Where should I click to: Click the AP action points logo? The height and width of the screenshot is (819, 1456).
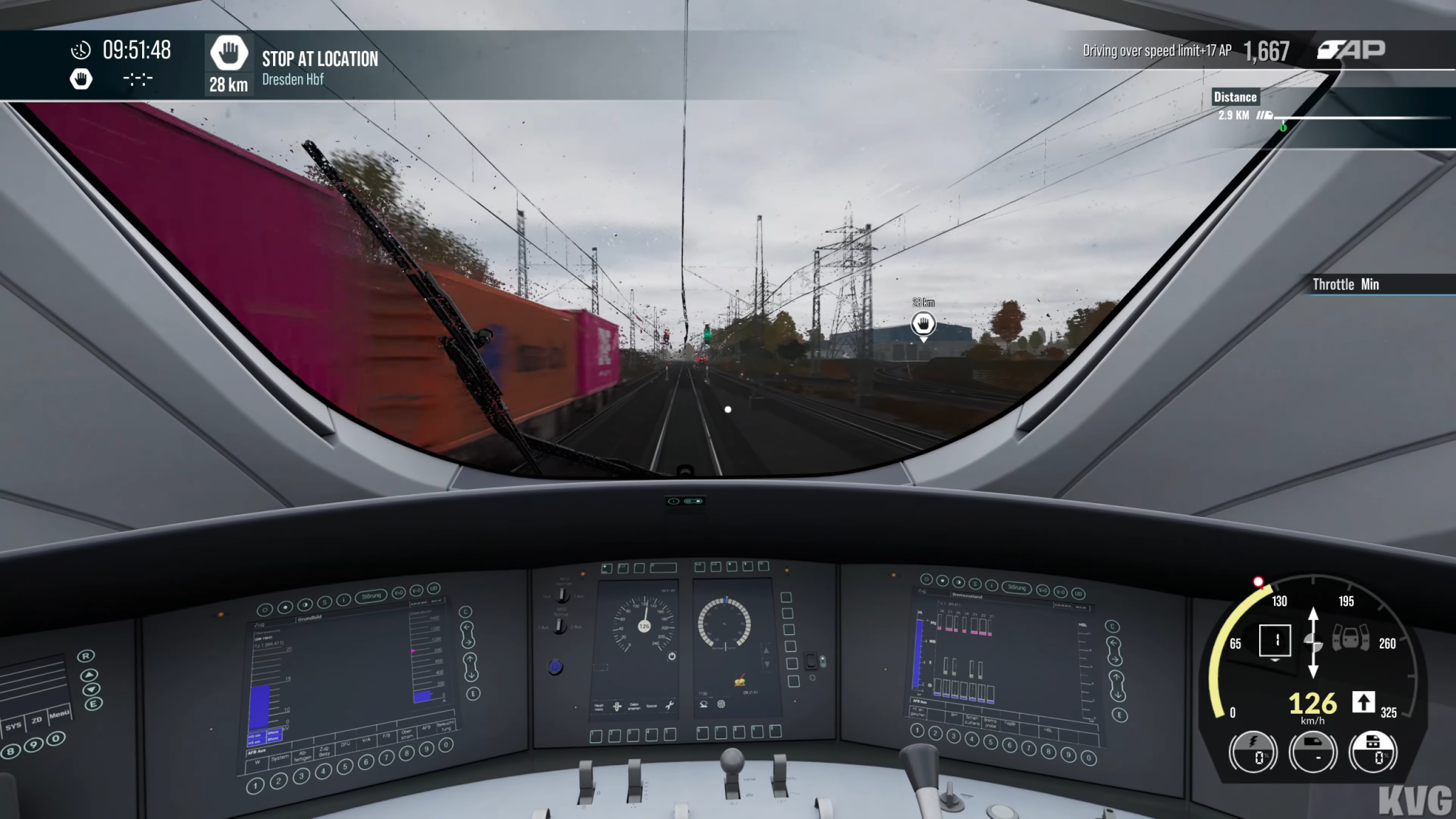point(1351,50)
